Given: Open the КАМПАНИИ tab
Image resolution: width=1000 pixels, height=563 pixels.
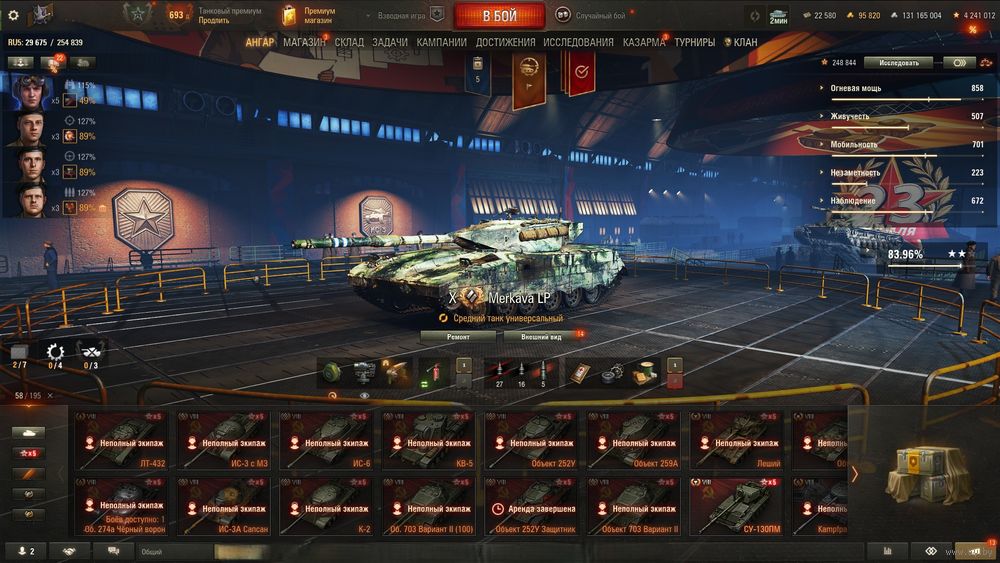Looking at the screenshot, I should pyautogui.click(x=441, y=42).
